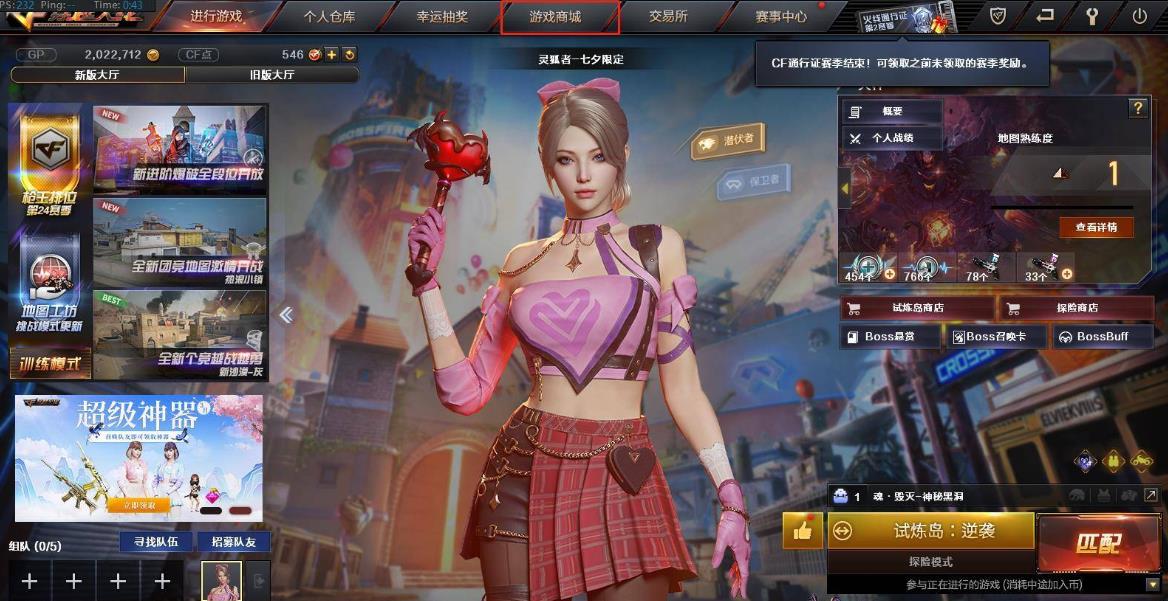Open the 幸运抽奖 lucky draw tab
1168x601 pixels.
point(444,17)
